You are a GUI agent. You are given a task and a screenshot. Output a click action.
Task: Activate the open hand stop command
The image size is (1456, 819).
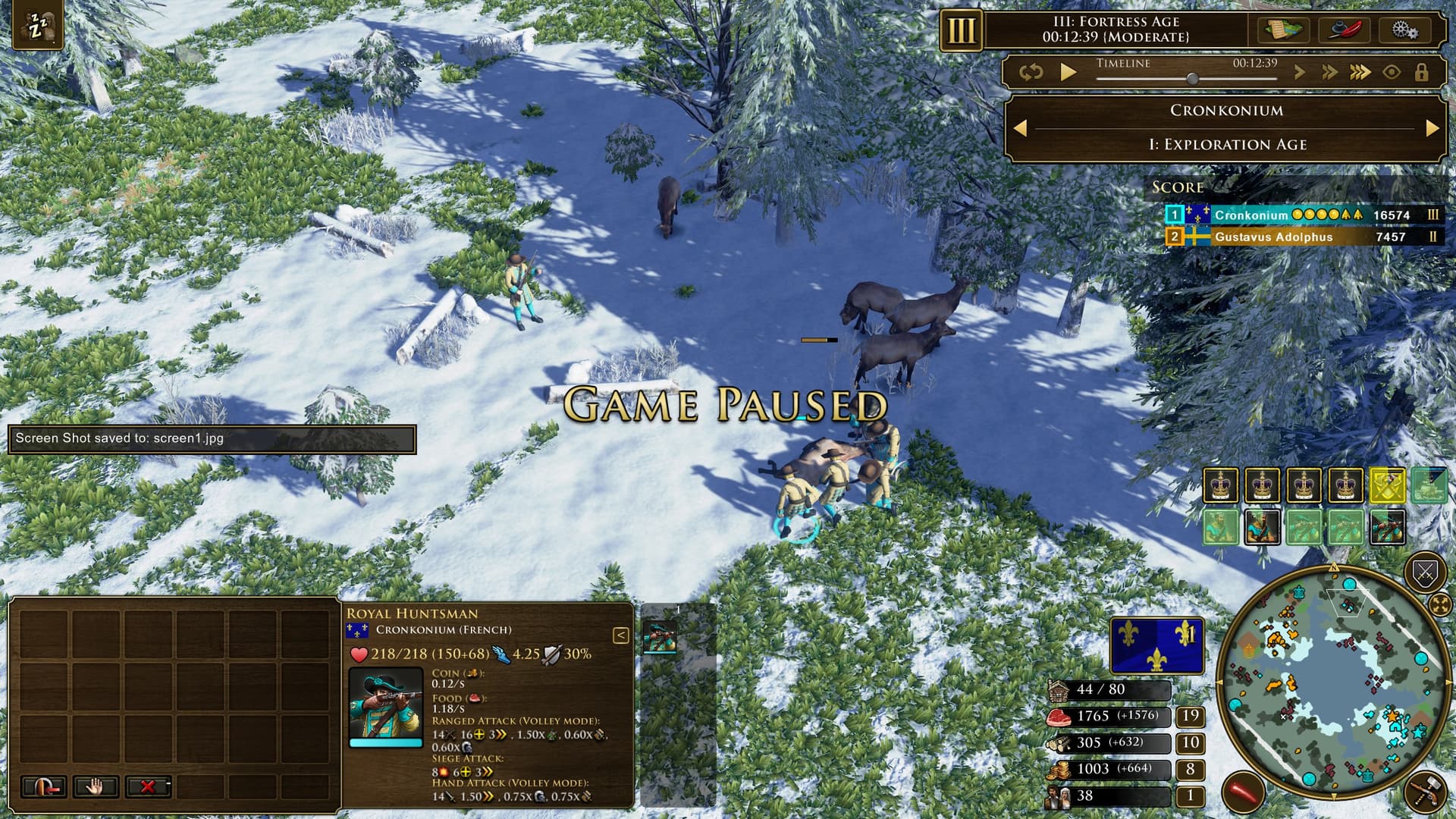[x=95, y=786]
